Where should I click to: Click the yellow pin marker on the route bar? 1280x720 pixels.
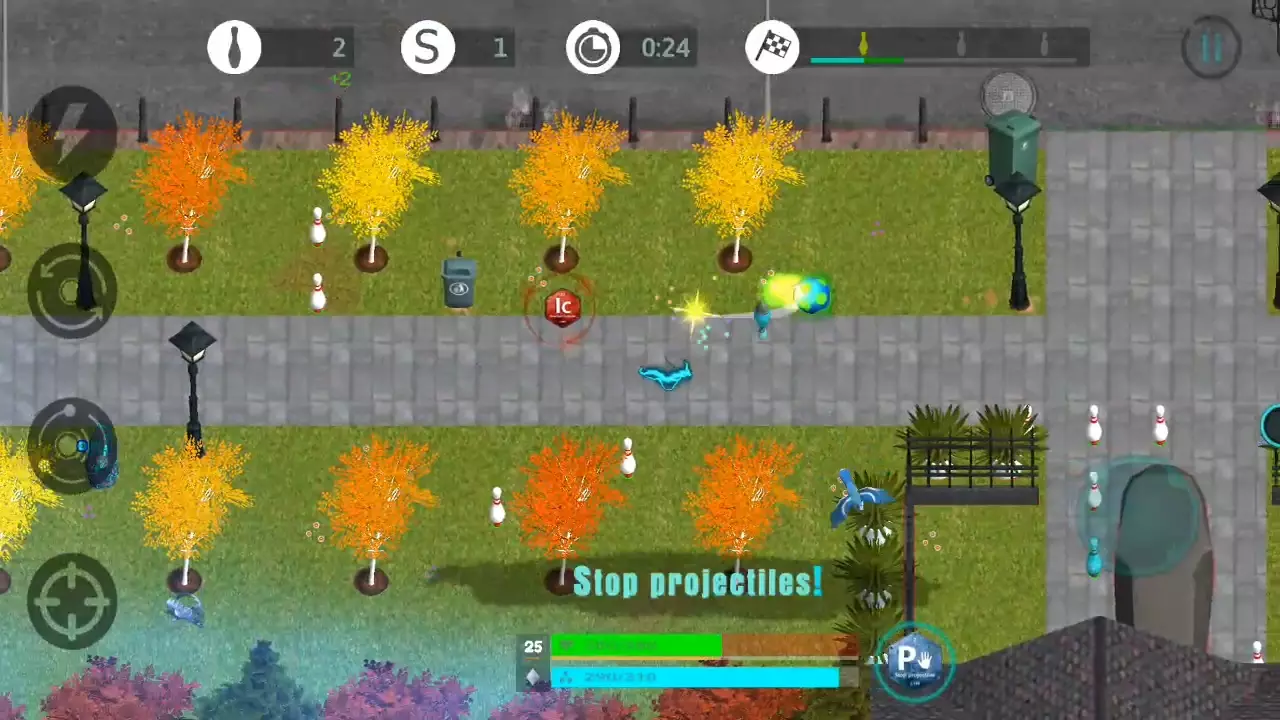(862, 42)
